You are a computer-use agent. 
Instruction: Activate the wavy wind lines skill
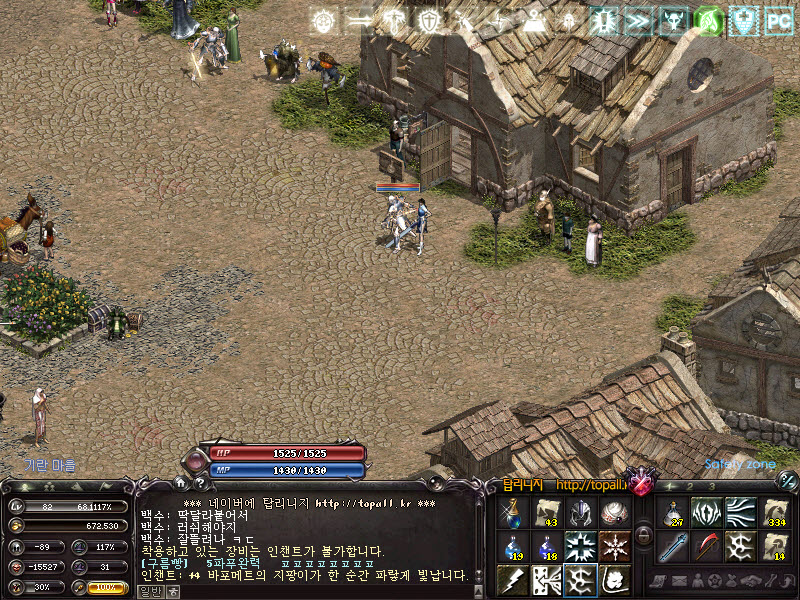740,513
